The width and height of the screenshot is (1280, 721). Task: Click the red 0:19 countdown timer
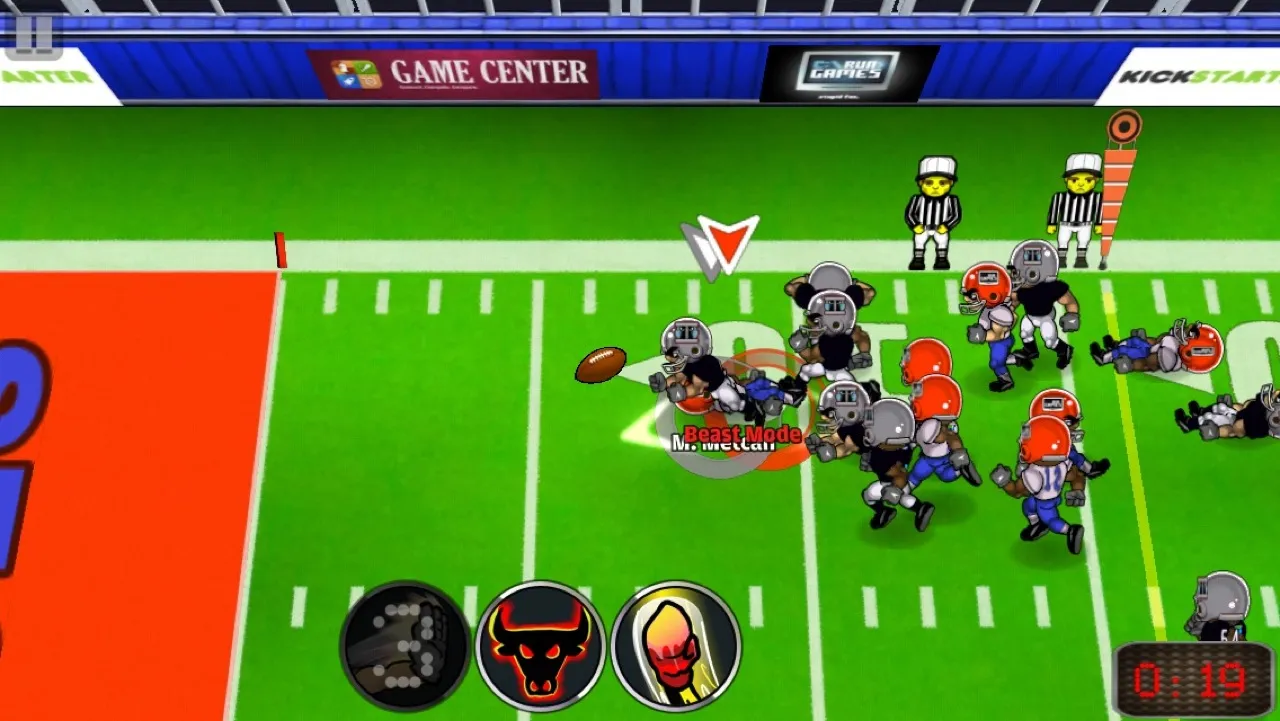tap(1193, 678)
